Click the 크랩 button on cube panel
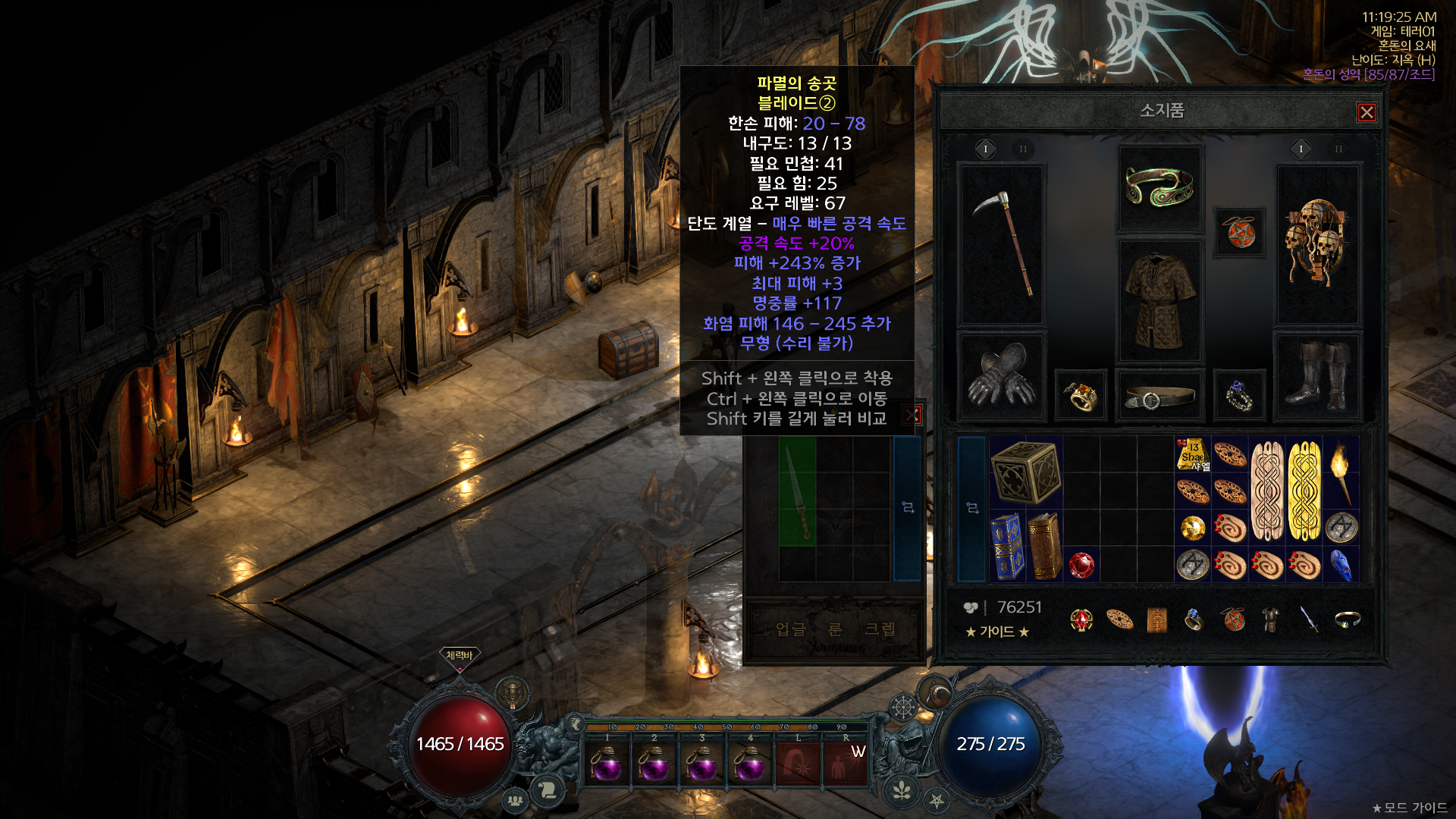 click(x=880, y=629)
